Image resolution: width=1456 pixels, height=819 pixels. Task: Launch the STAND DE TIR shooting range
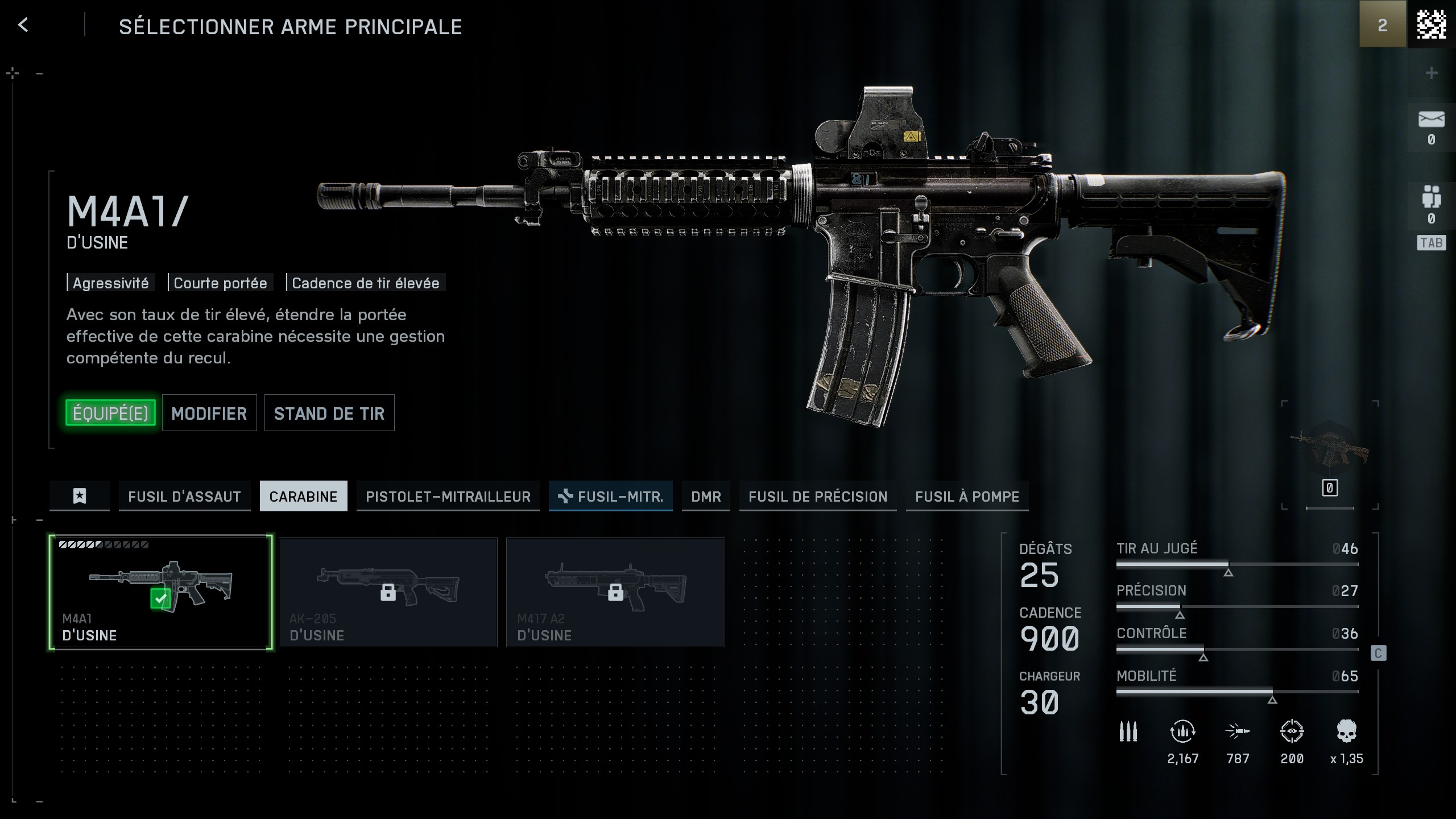click(329, 413)
